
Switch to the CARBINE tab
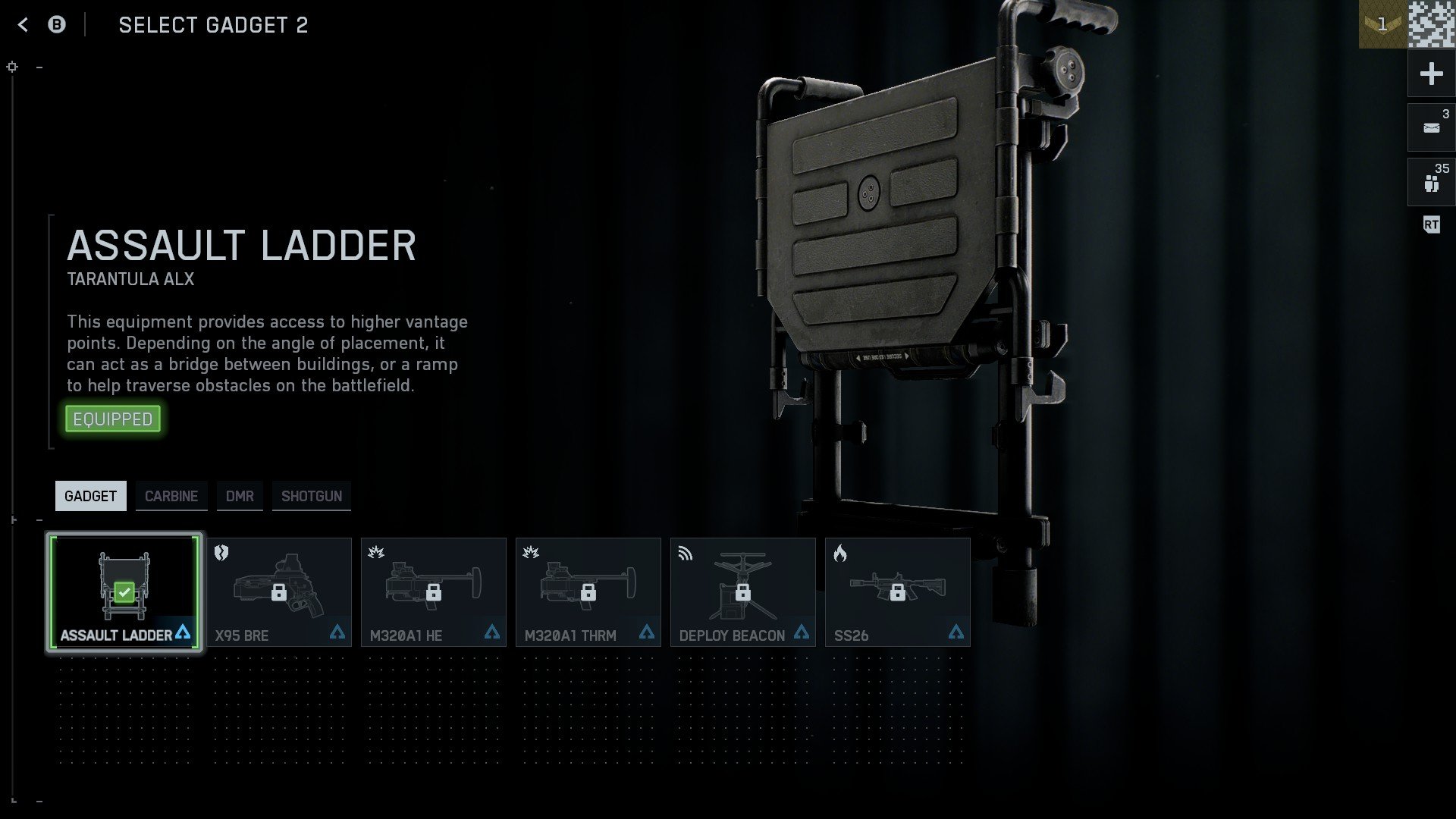coord(171,496)
